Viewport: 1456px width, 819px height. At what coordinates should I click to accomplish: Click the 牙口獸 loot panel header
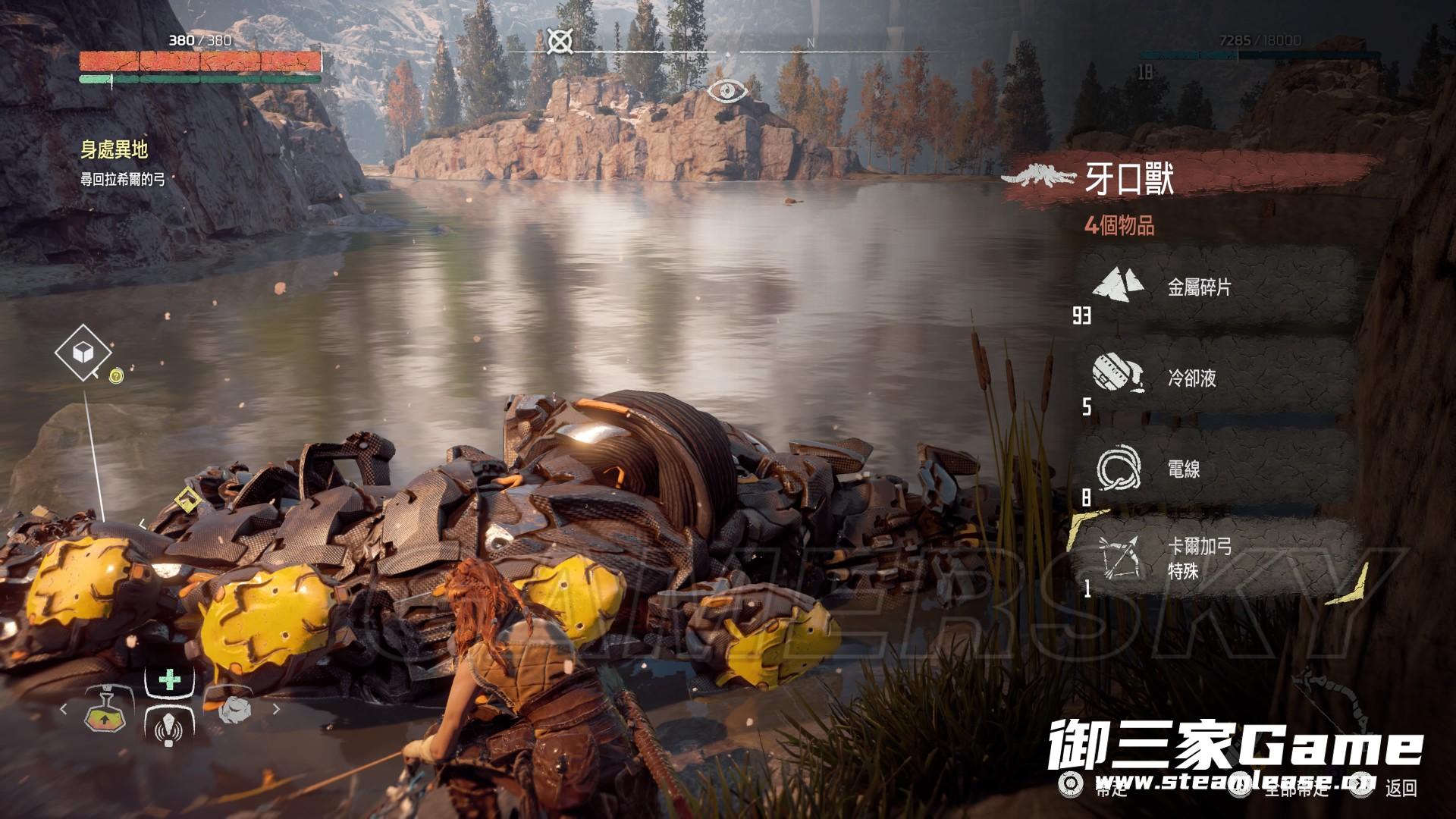coord(1130,180)
